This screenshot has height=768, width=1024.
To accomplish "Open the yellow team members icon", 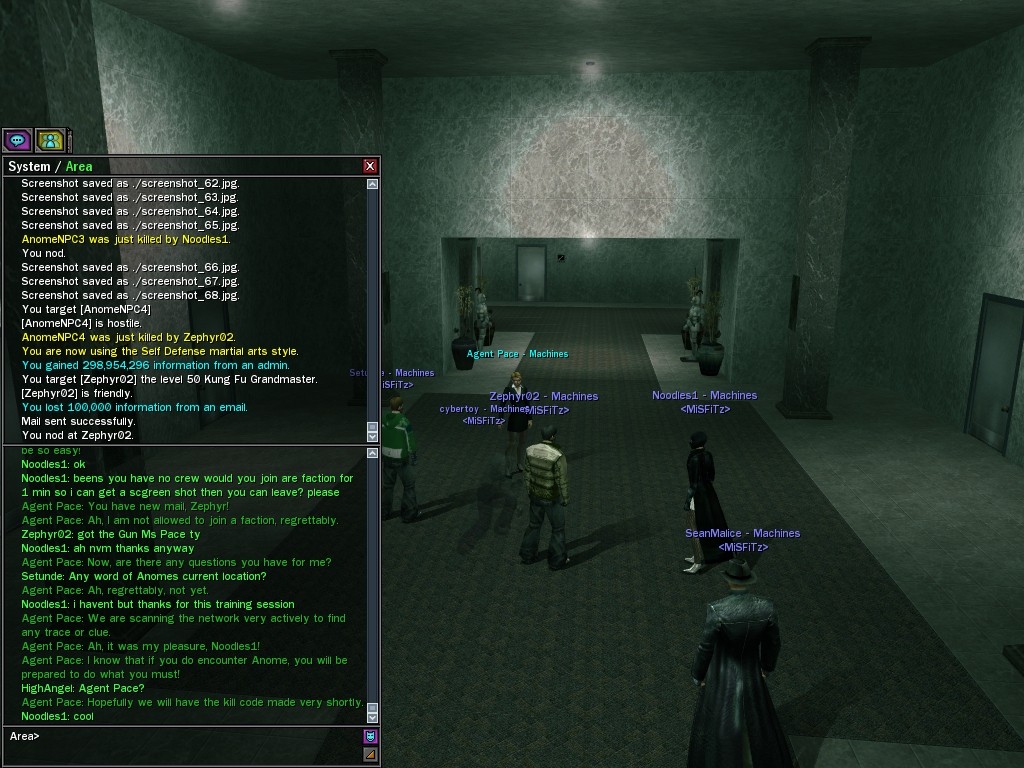I will point(50,140).
